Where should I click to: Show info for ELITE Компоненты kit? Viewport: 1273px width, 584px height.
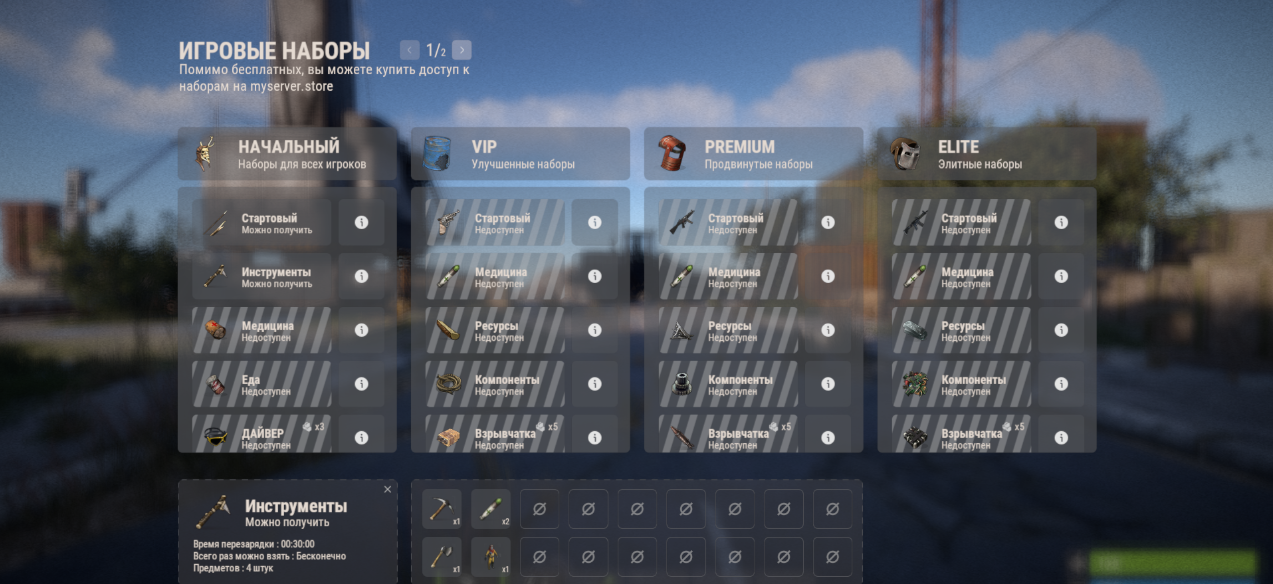pyautogui.click(x=1061, y=385)
